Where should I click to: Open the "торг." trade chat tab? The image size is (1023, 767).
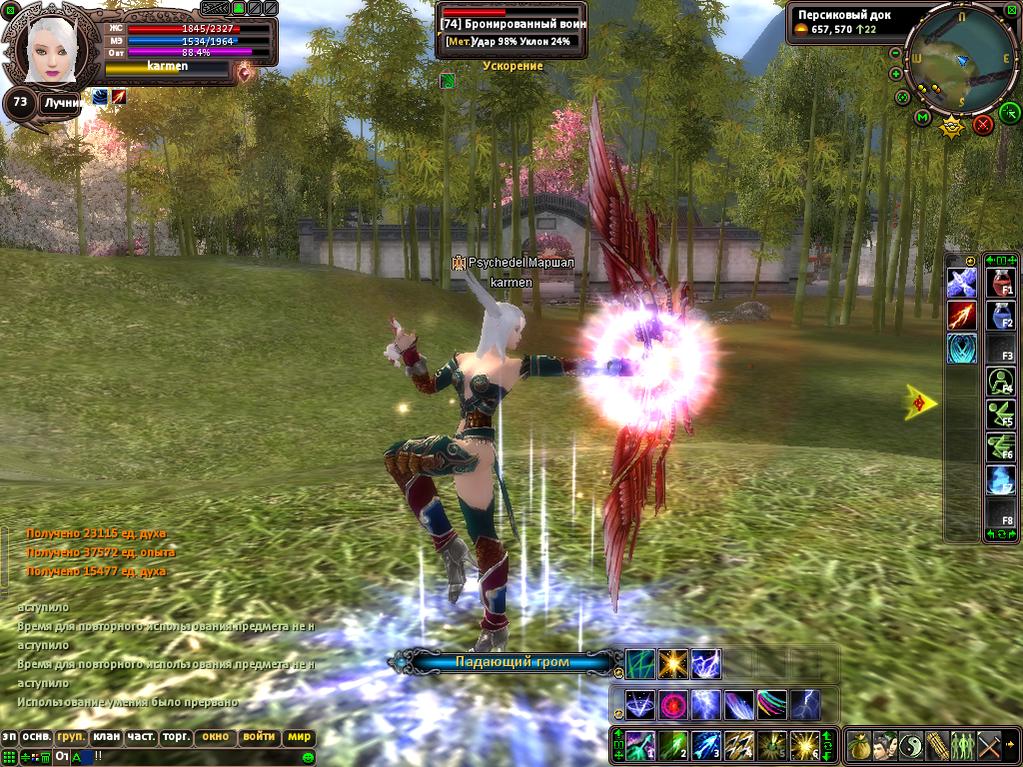pos(177,737)
